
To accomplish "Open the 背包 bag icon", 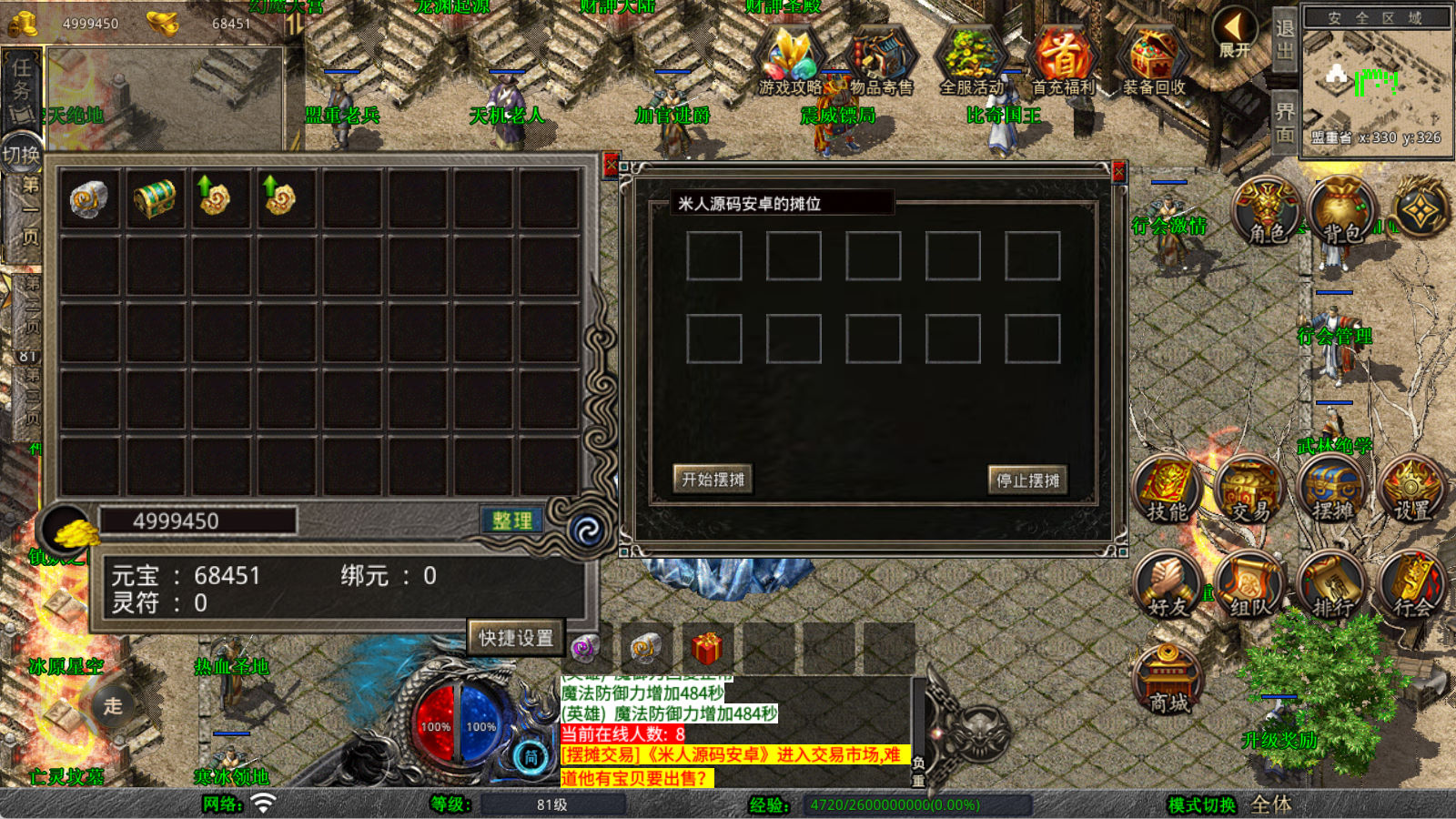I will pyautogui.click(x=1340, y=212).
